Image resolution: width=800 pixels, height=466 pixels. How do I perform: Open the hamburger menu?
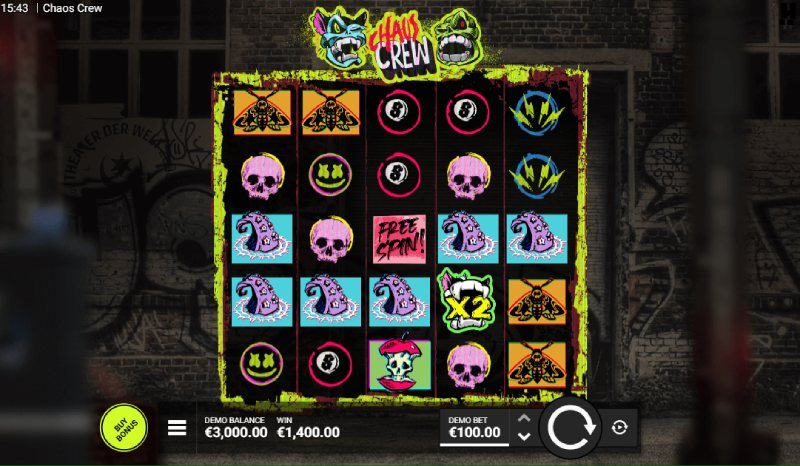coord(177,428)
